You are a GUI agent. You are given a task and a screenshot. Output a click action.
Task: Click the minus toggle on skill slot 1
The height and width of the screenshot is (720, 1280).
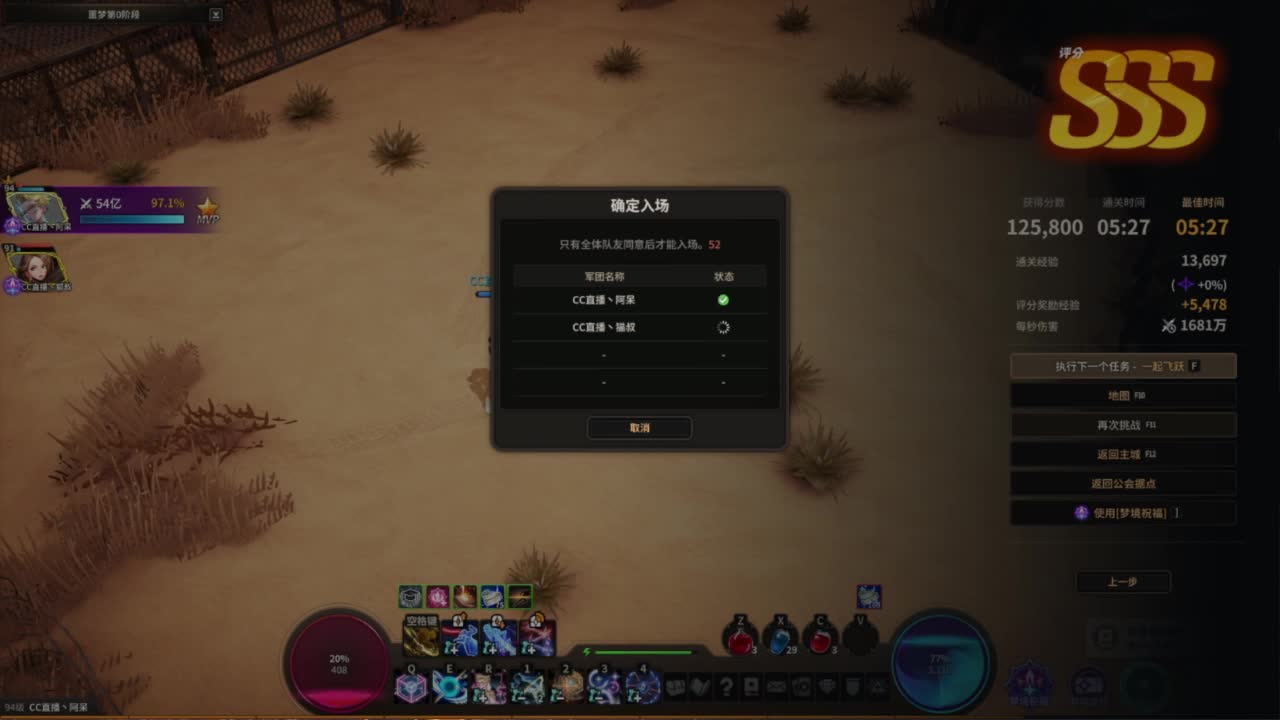click(519, 696)
